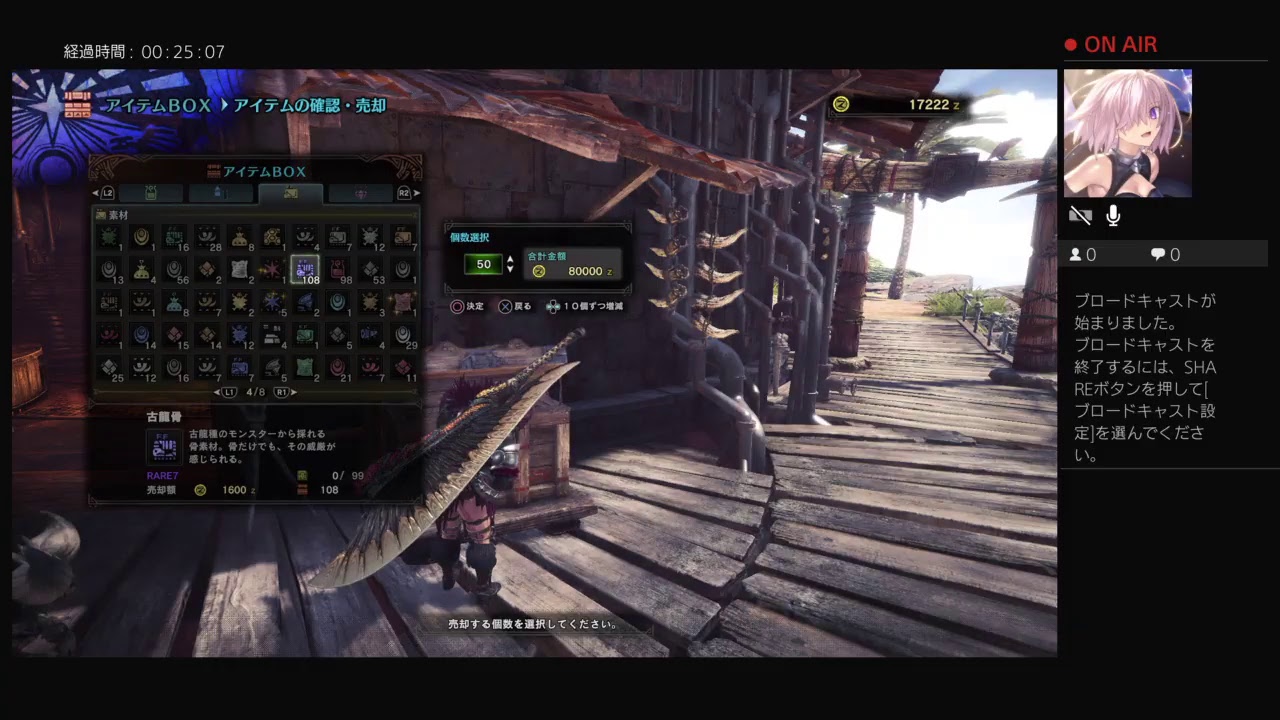Viewport: 1280px width, 720px height.
Task: Choose the pink material slot holding 98
Action: point(338,268)
